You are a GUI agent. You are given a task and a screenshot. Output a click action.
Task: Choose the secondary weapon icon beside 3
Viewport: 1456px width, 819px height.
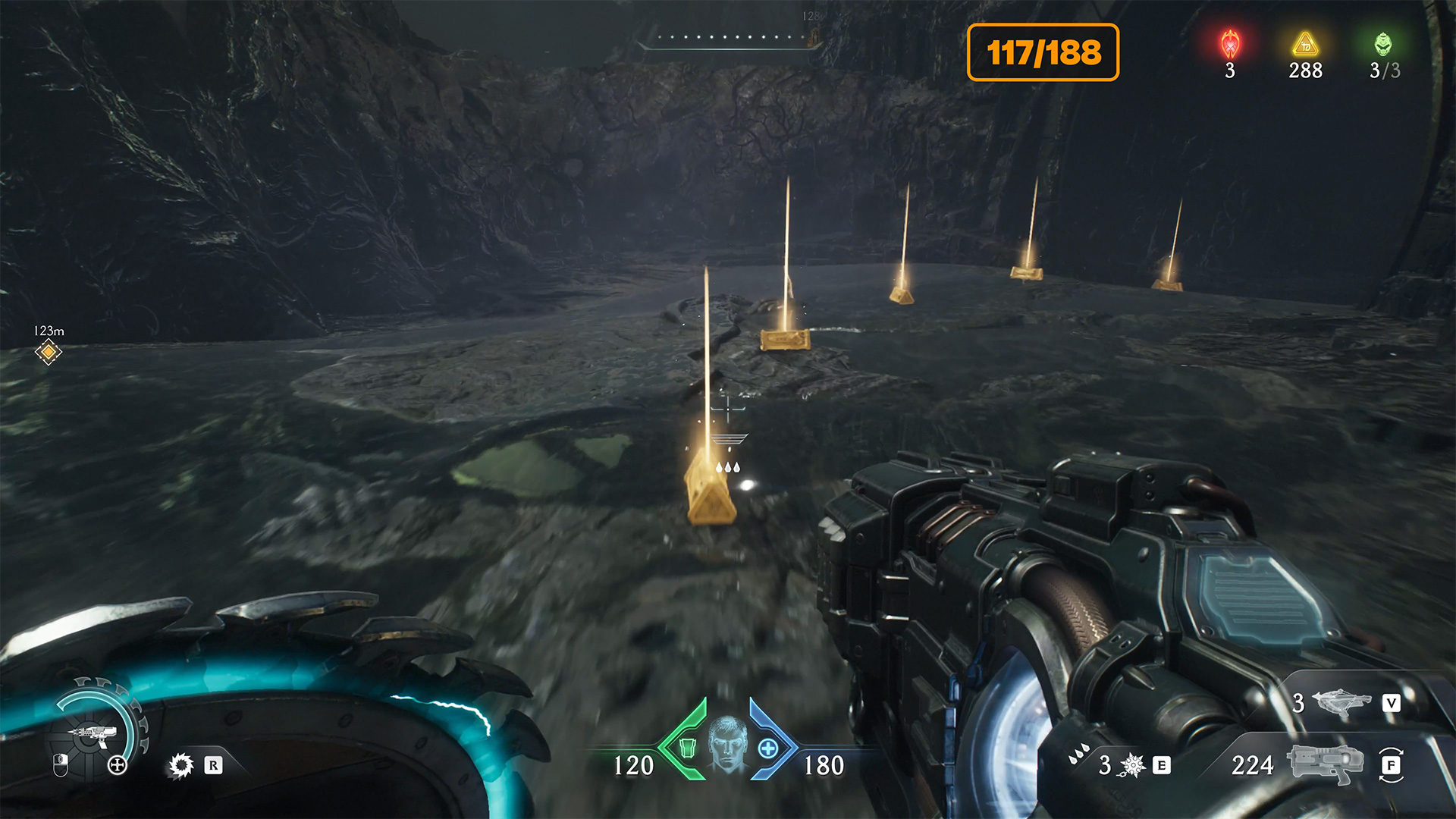tap(1341, 703)
